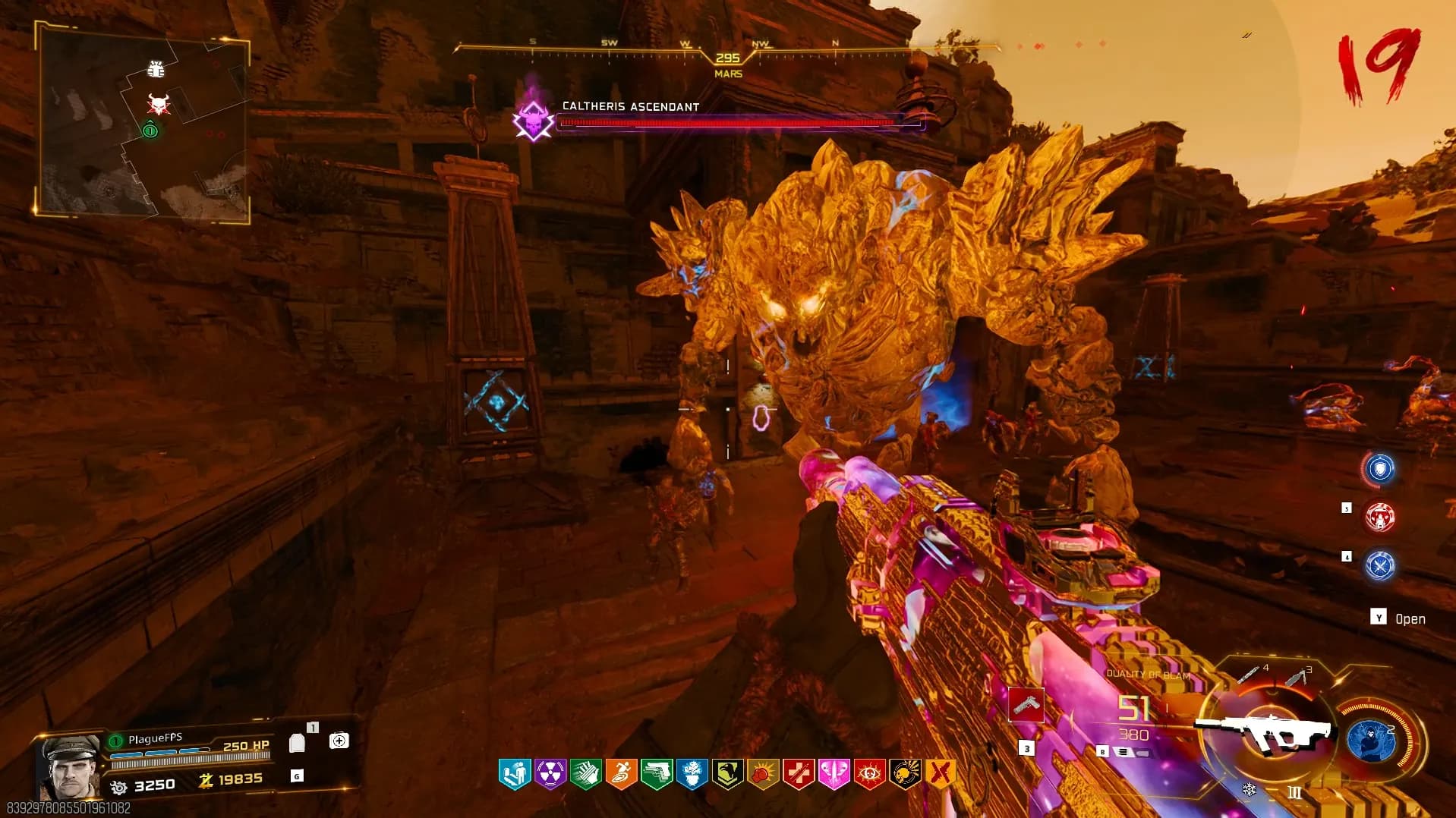This screenshot has width=1456, height=818.
Task: Select the blue PhD Flopper perk icon
Action: [x=515, y=774]
